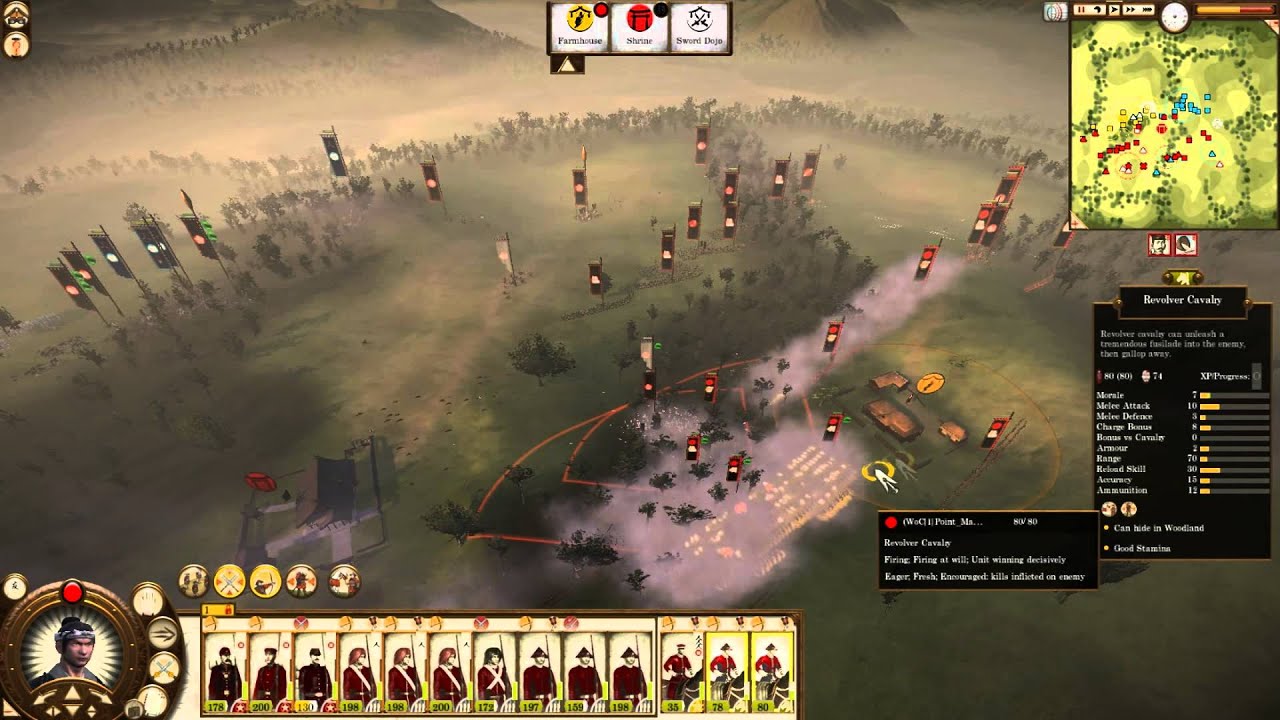The image size is (1280, 720).
Task: Activate the group formation button with soldiers
Action: click(x=194, y=580)
